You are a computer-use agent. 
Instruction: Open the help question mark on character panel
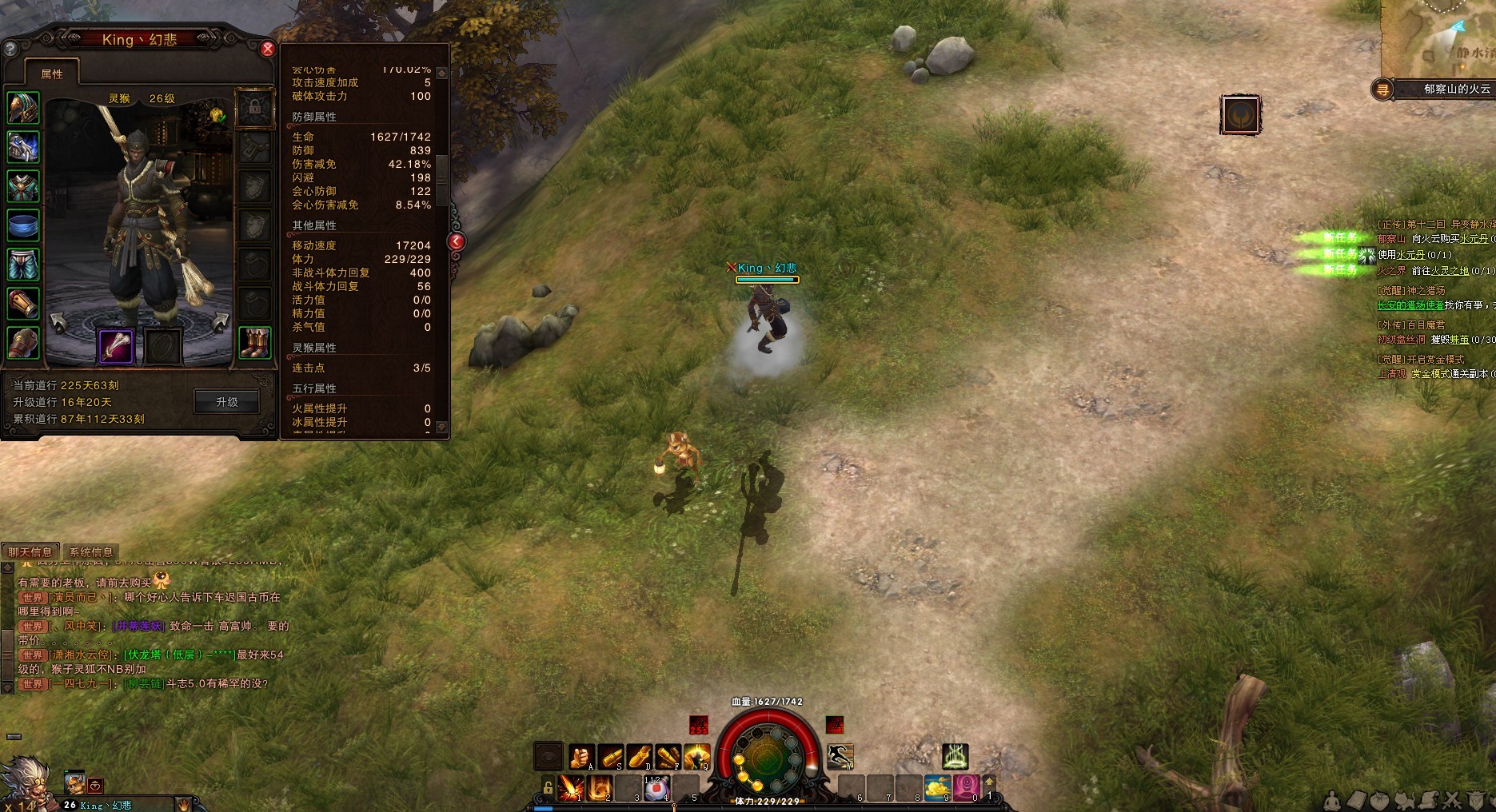click(x=10, y=49)
